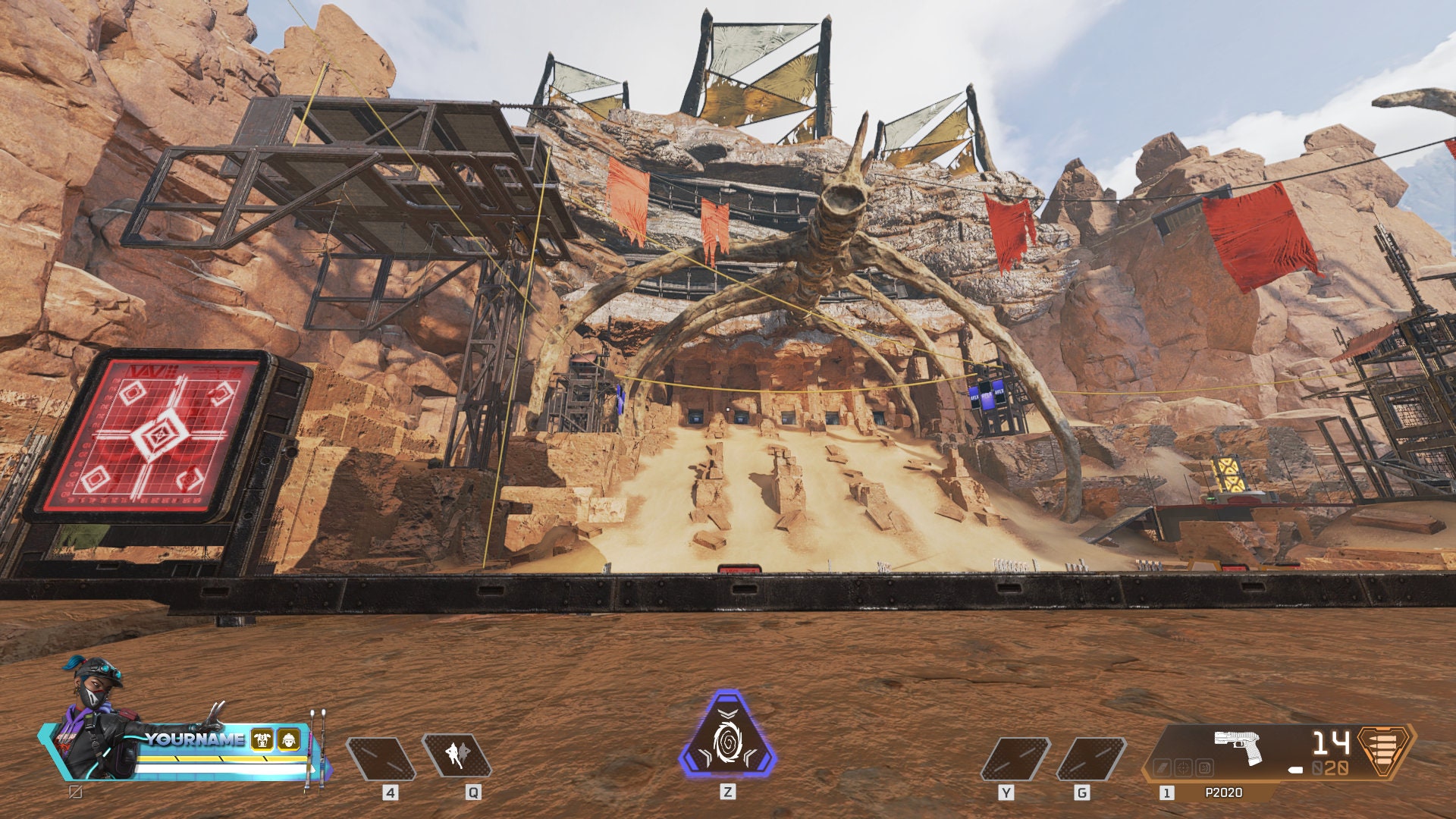
Task: Click the YOURNAME player banner
Action: click(193, 739)
